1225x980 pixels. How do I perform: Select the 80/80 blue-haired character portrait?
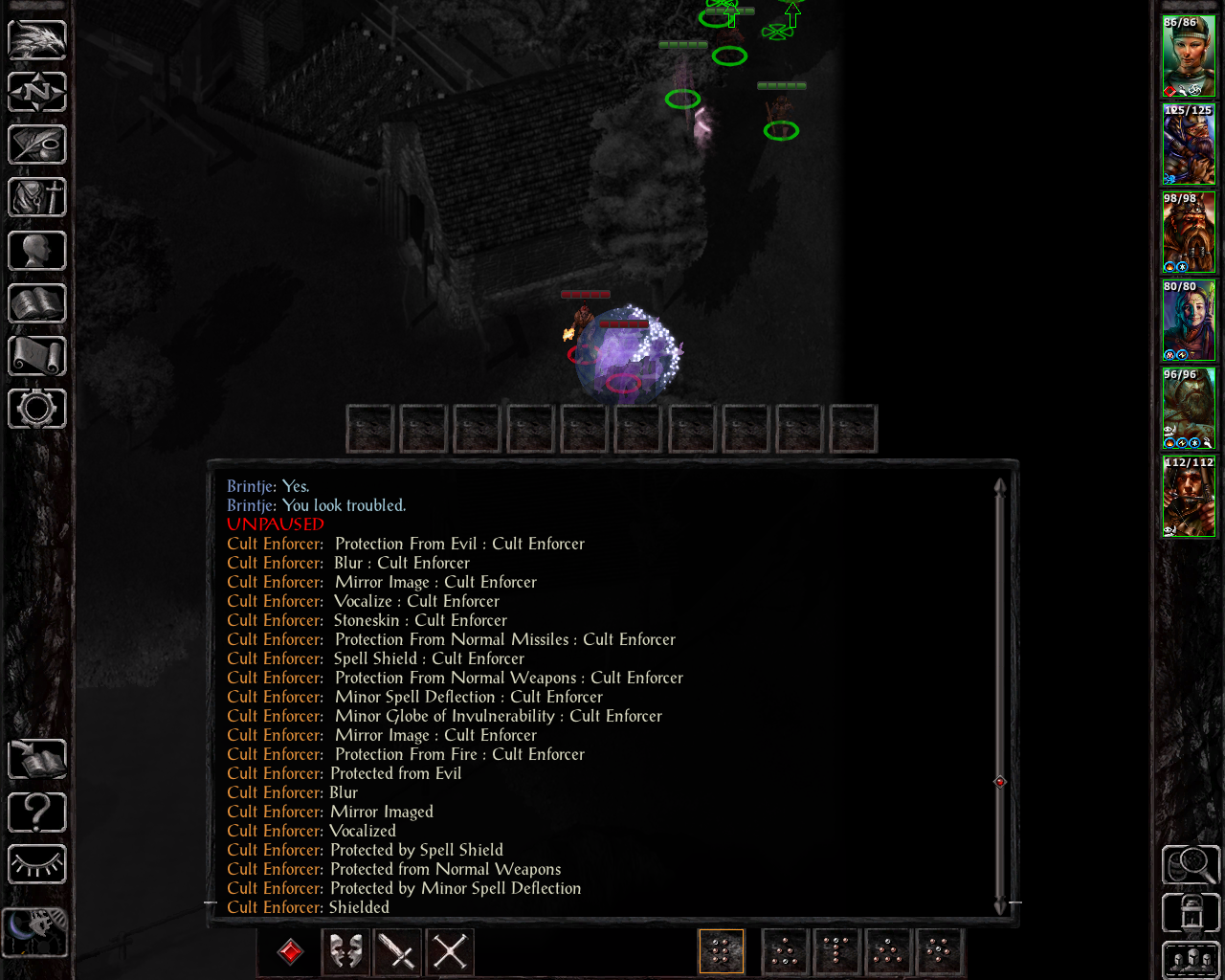point(1189,320)
